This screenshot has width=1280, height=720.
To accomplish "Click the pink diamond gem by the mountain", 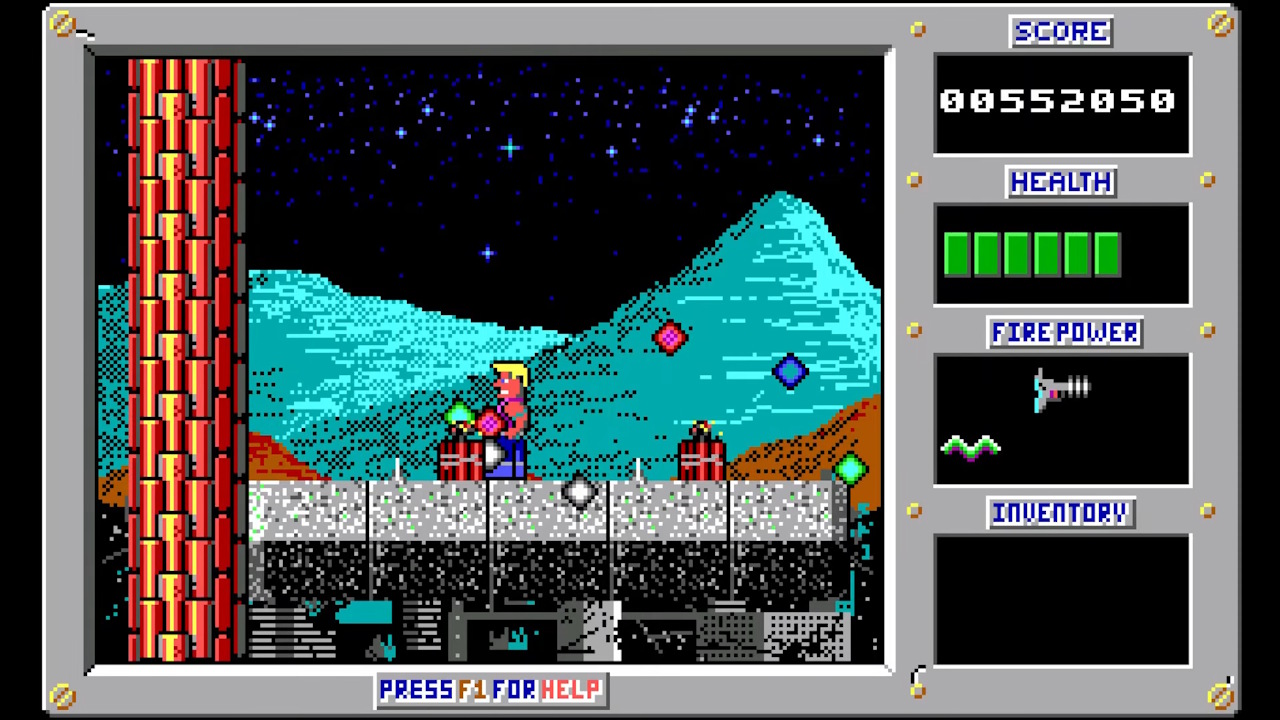I will (670, 339).
